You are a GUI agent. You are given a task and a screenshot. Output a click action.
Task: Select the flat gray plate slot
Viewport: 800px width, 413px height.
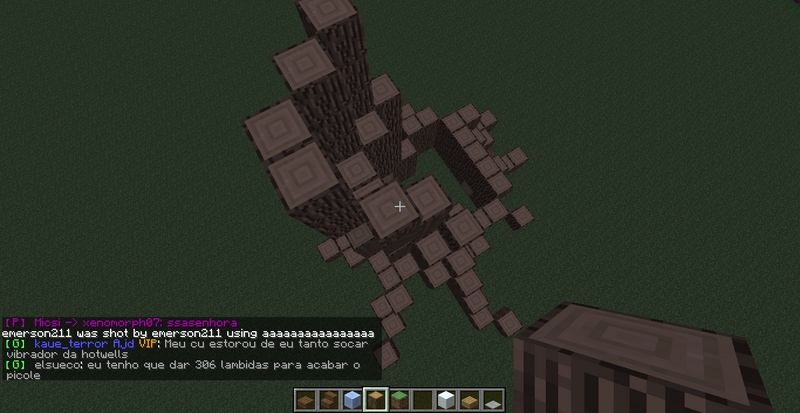493,401
